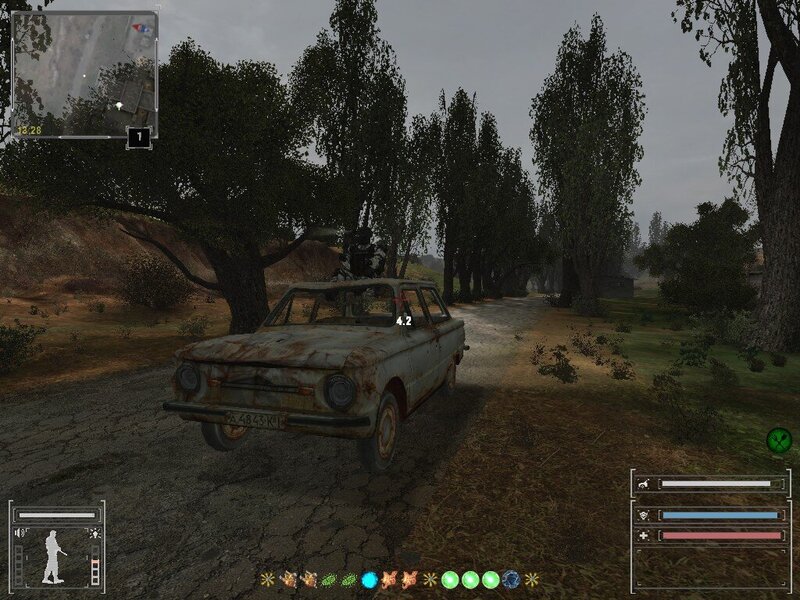
Task: Choose the dark blue swirl artifact
Action: [512, 579]
